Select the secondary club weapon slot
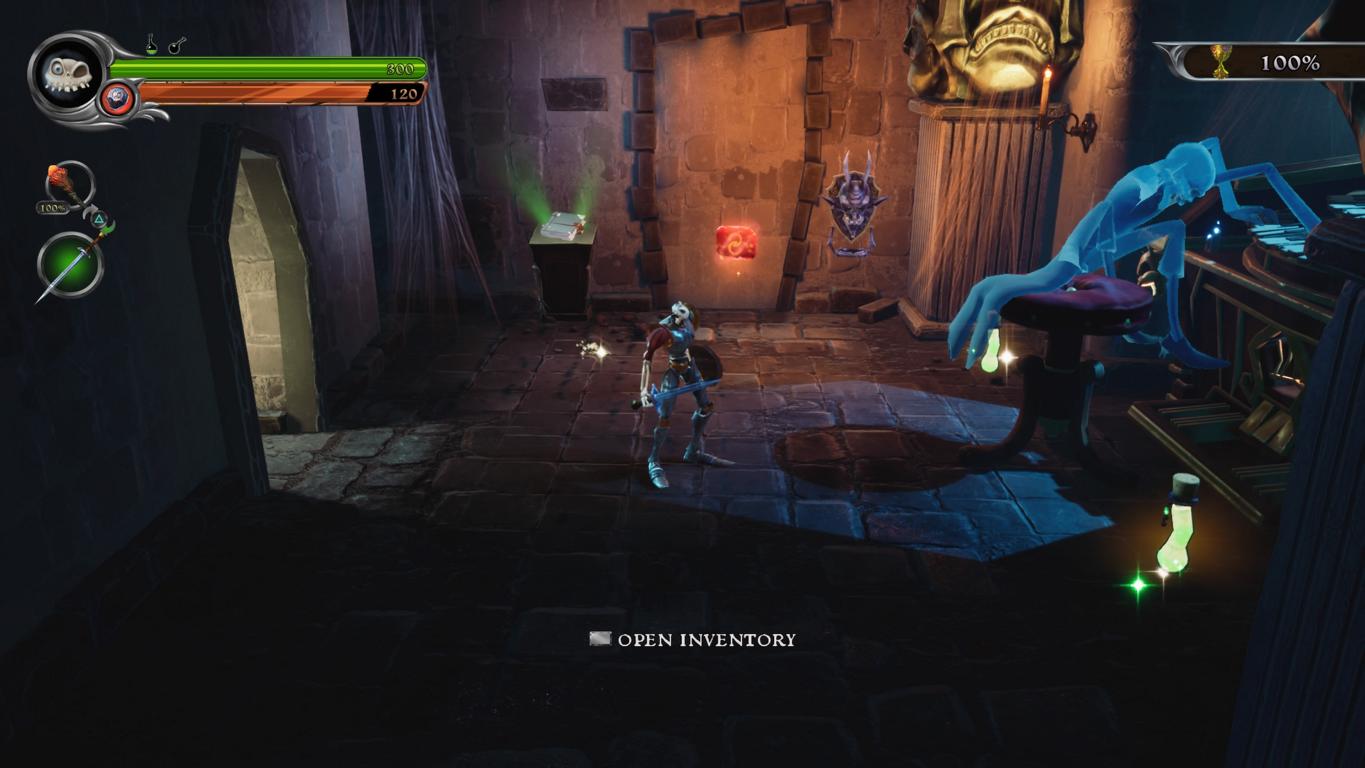Viewport: 1365px width, 768px height. click(68, 185)
